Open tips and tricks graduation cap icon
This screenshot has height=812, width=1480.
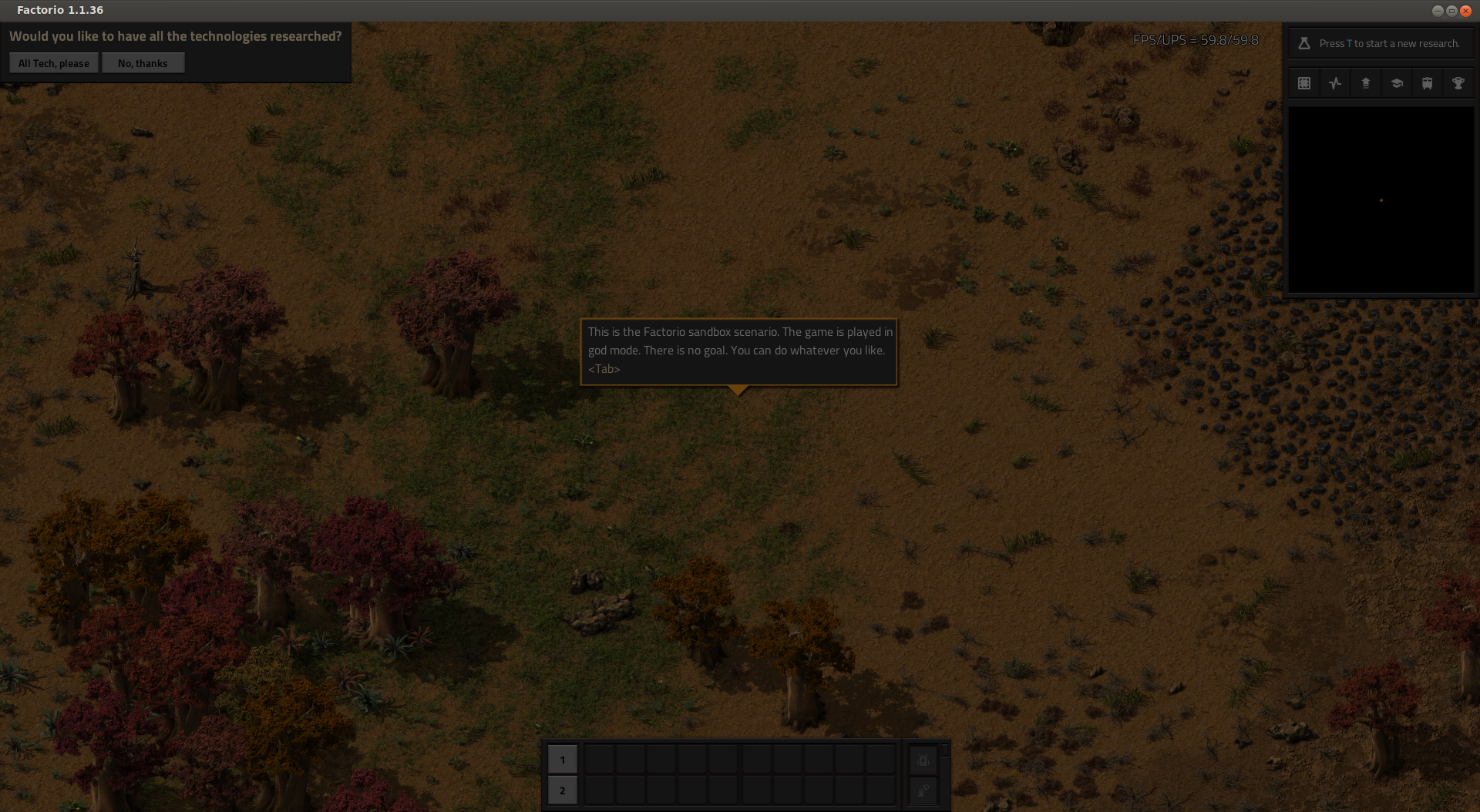tap(1397, 83)
